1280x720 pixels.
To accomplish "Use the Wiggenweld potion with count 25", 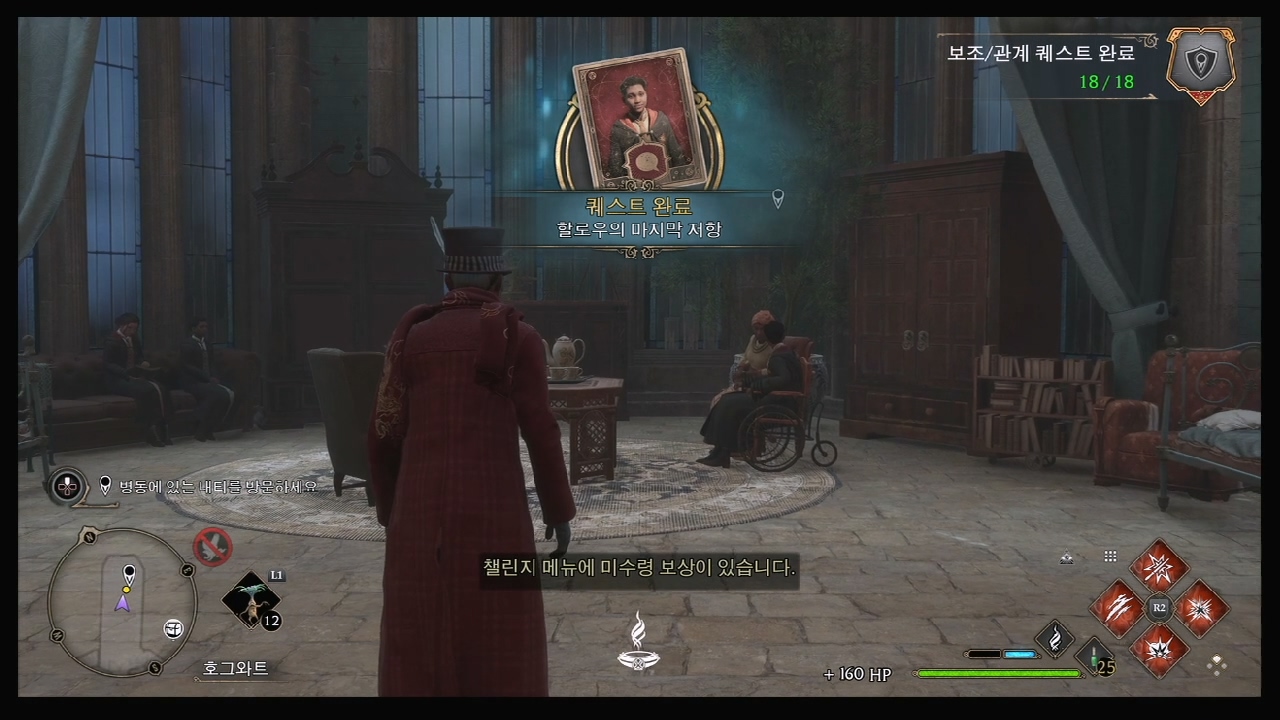I will (1095, 658).
